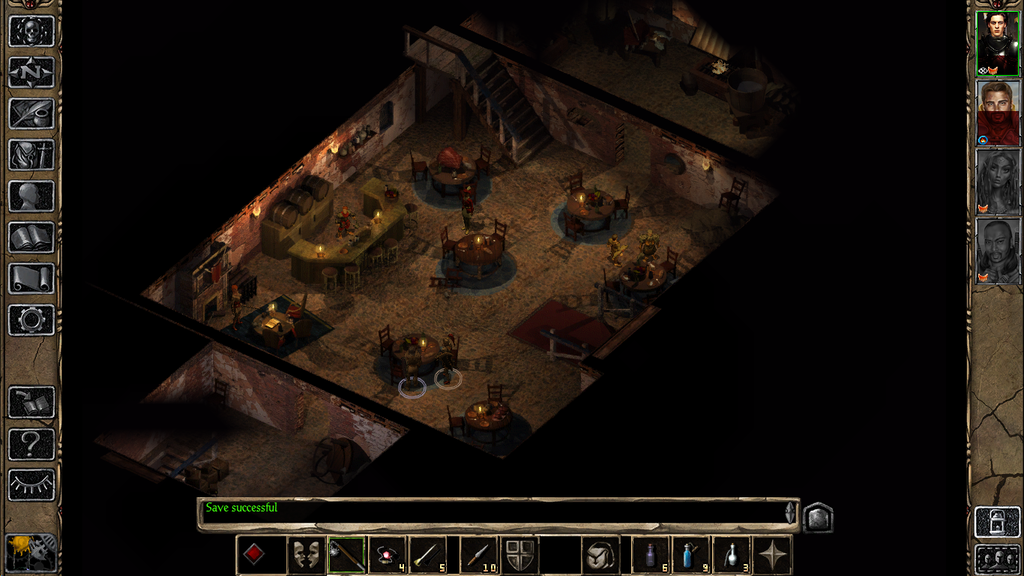The image size is (1024, 576).
Task: Select the red-scarfed companion portrait
Action: (x=997, y=112)
